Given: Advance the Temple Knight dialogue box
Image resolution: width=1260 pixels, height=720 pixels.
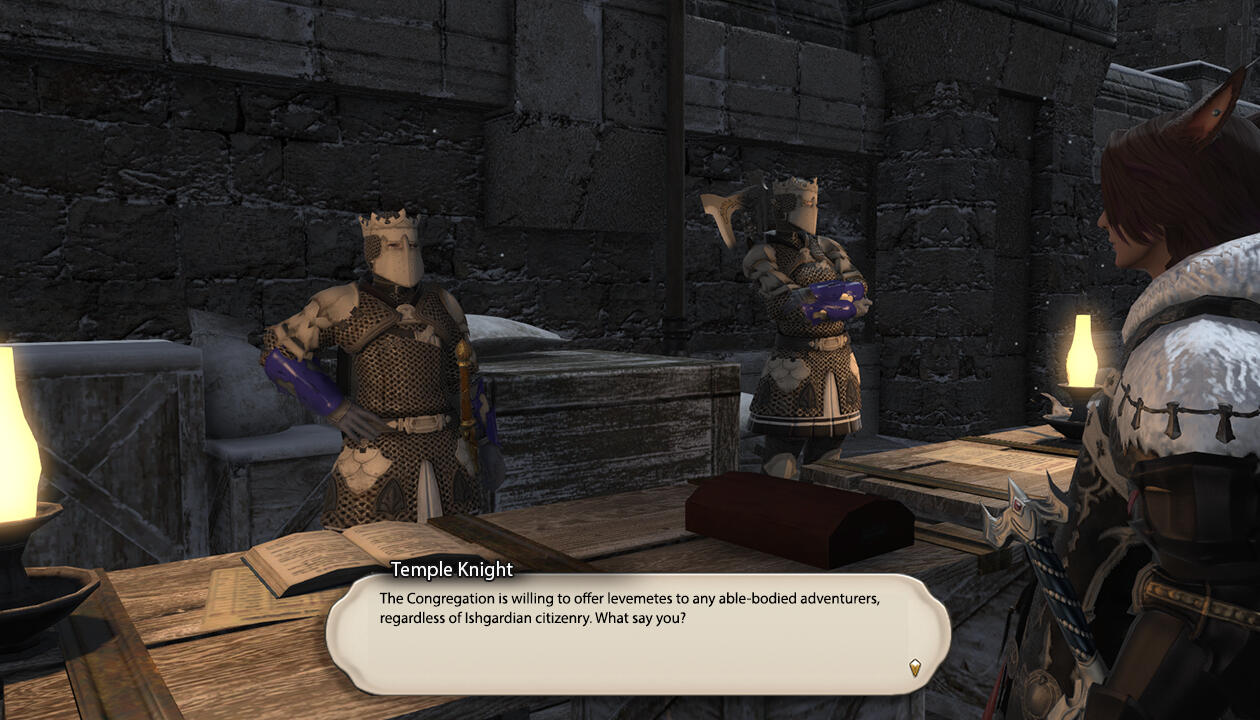Looking at the screenshot, I should pyautogui.click(x=637, y=633).
